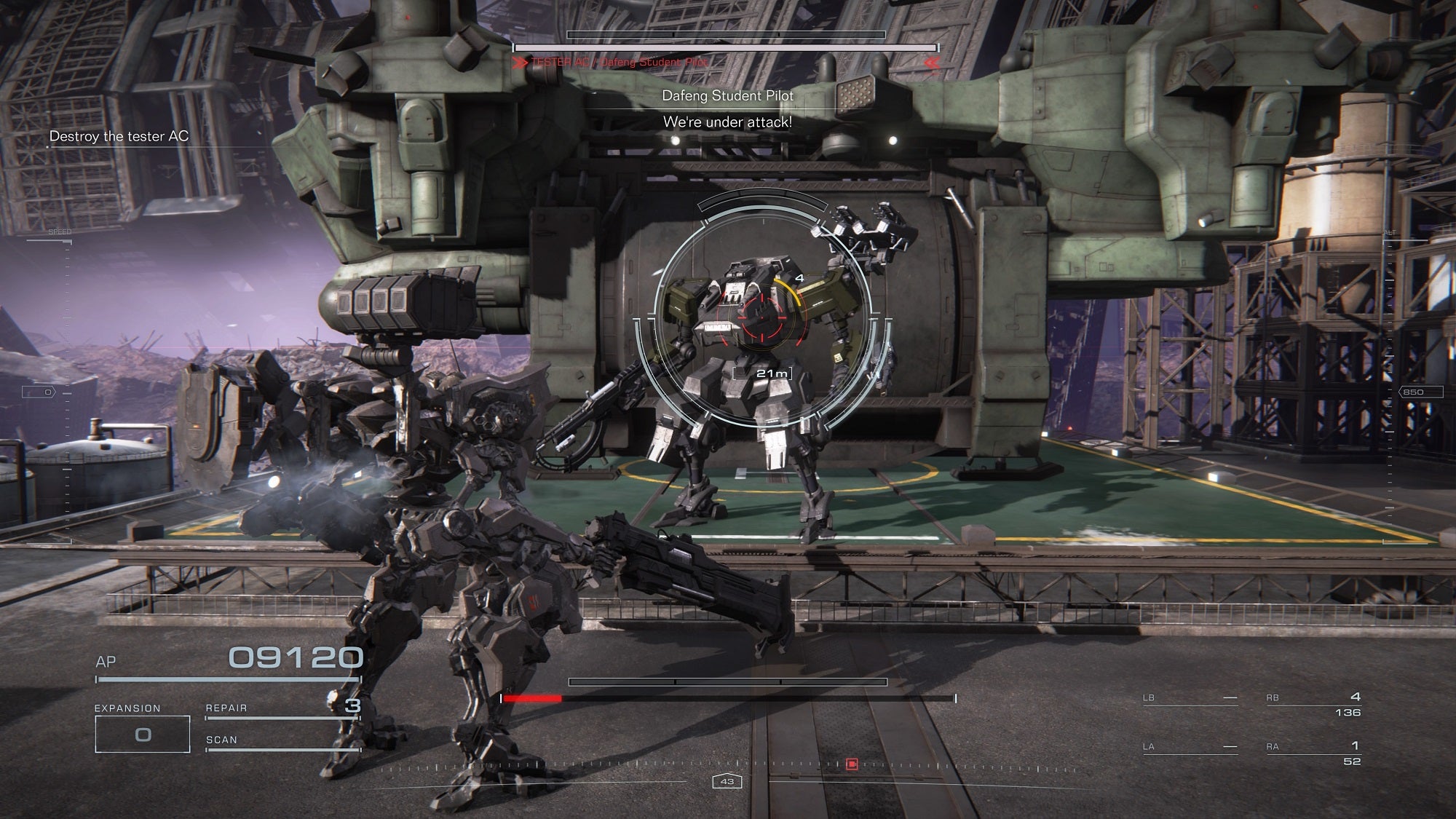Click the objective text Destroy the tester AC
Viewport: 1456px width, 819px height.
119,135
